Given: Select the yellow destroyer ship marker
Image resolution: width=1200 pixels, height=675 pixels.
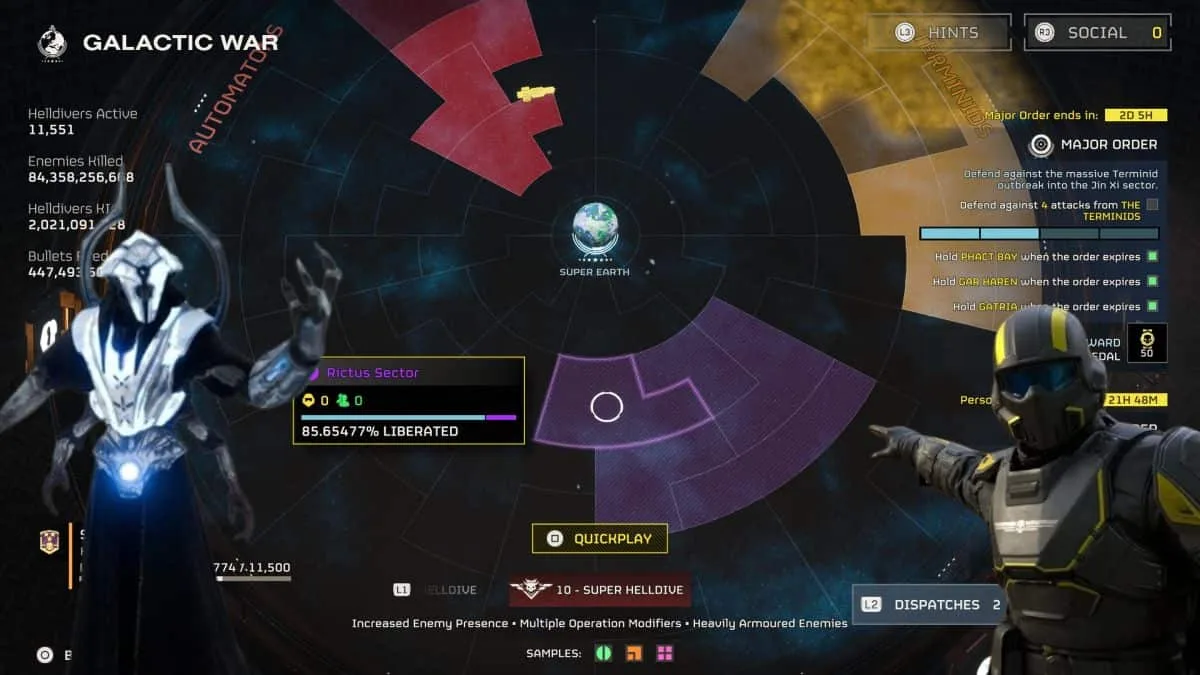Looking at the screenshot, I should click(535, 93).
